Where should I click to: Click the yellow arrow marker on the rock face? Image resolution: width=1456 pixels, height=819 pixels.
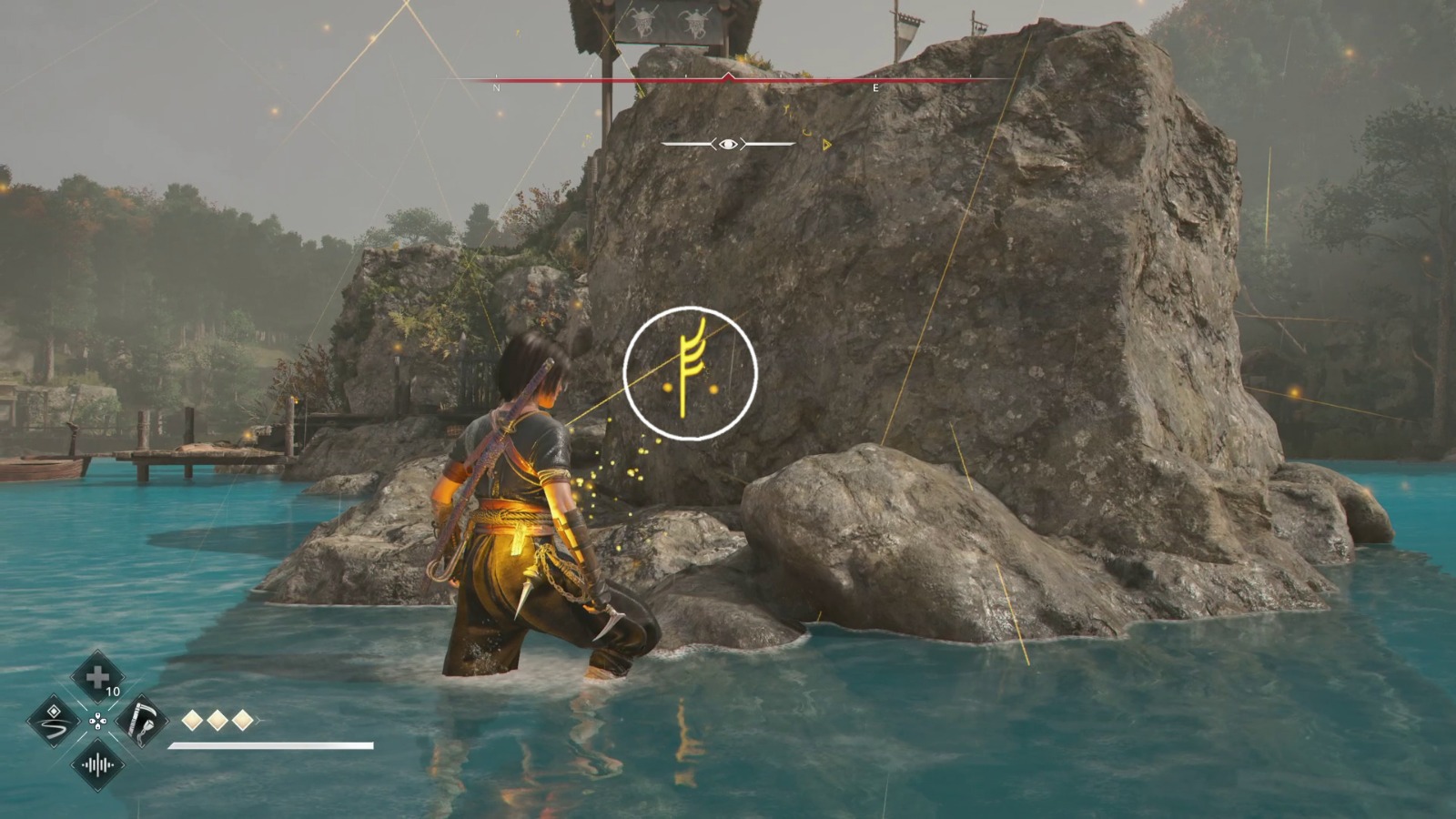[x=826, y=145]
